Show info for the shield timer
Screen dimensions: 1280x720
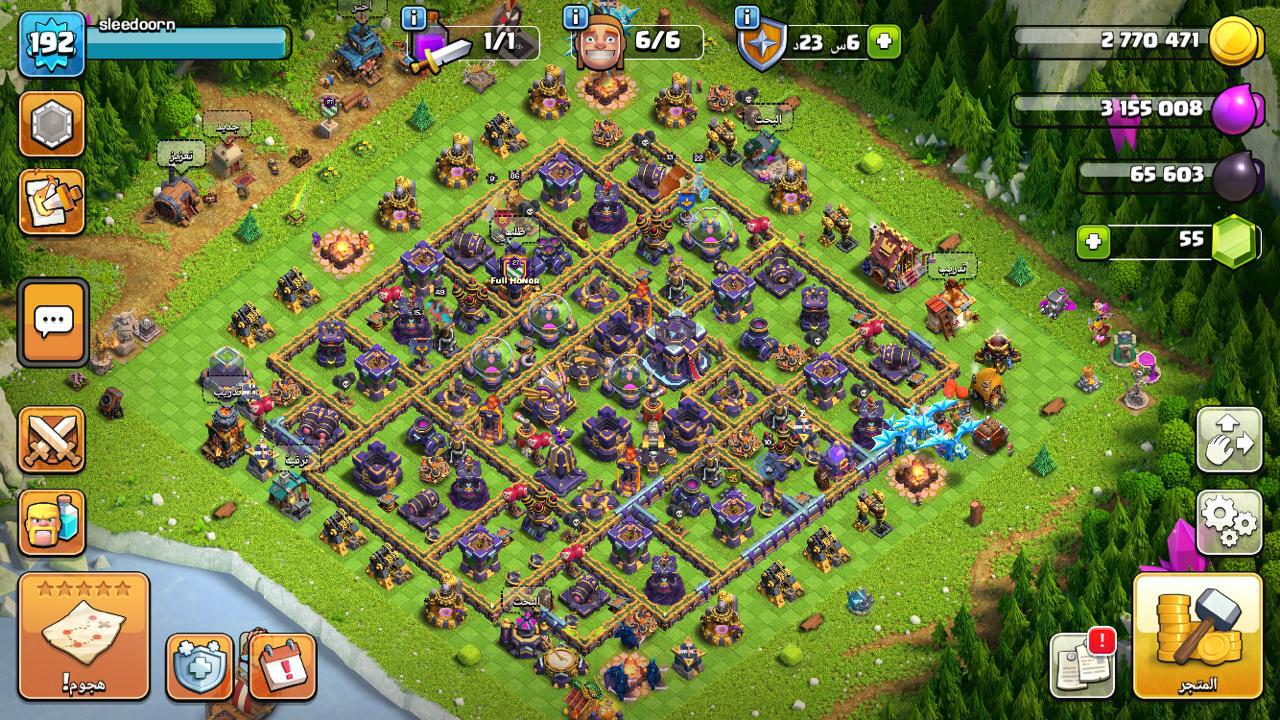click(x=747, y=17)
